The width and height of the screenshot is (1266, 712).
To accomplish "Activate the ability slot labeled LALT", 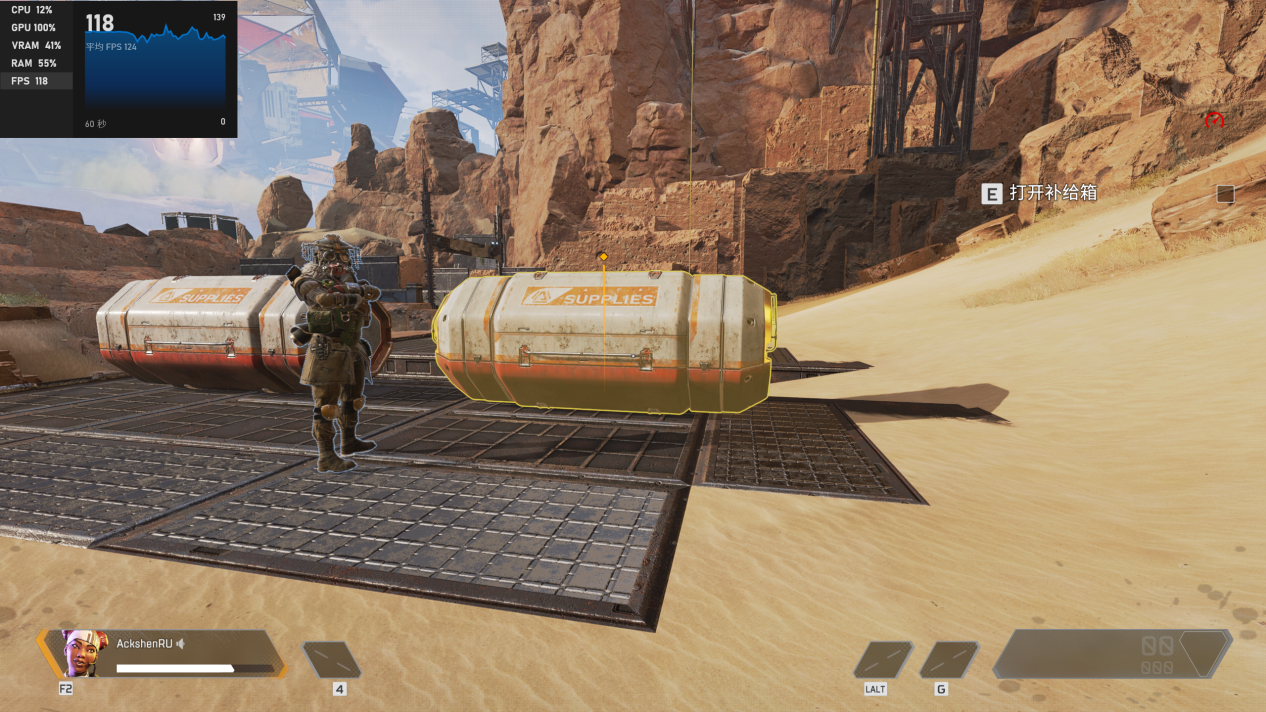I will click(x=883, y=660).
